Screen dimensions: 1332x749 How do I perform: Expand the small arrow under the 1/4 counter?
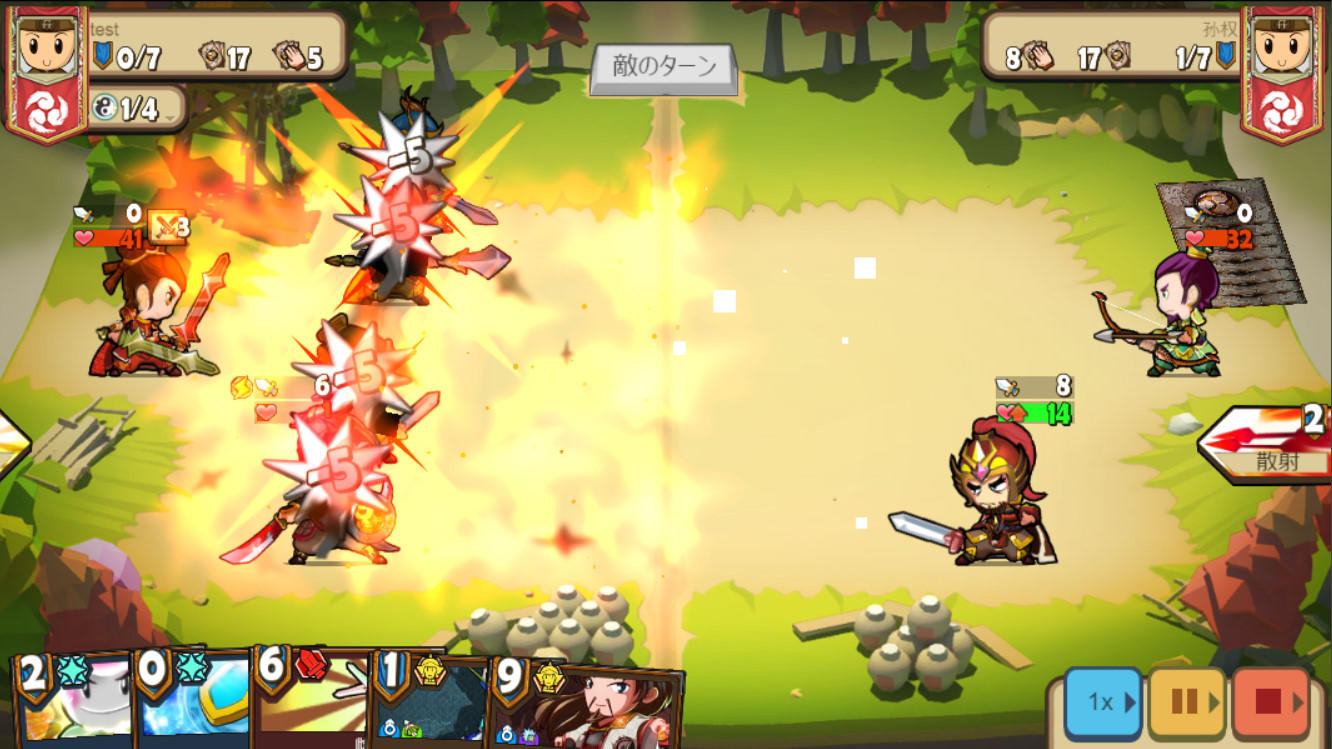point(168,117)
